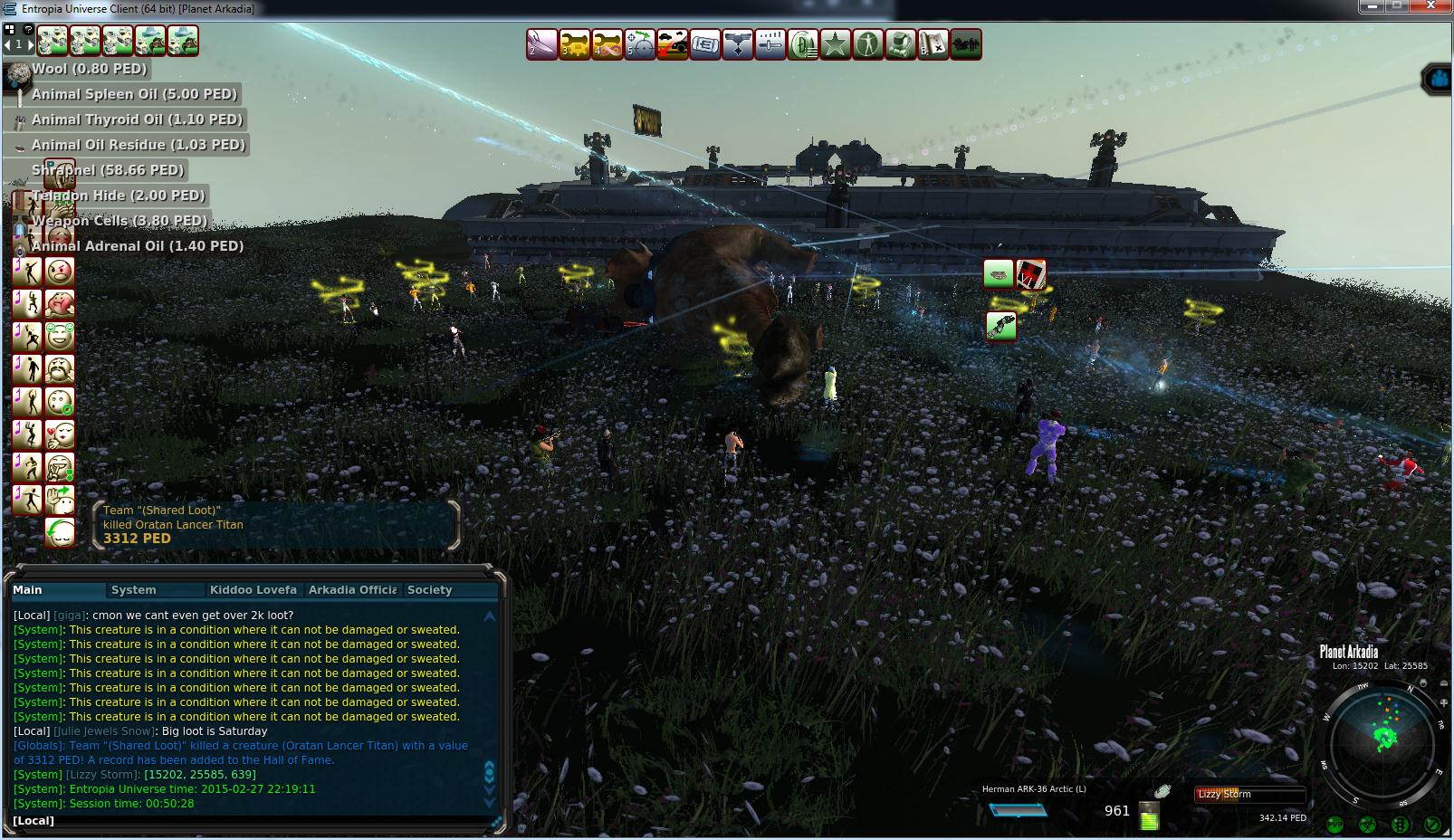Click the green PVP status icon
Image resolution: width=1454 pixels, height=840 pixels.
[x=1334, y=825]
